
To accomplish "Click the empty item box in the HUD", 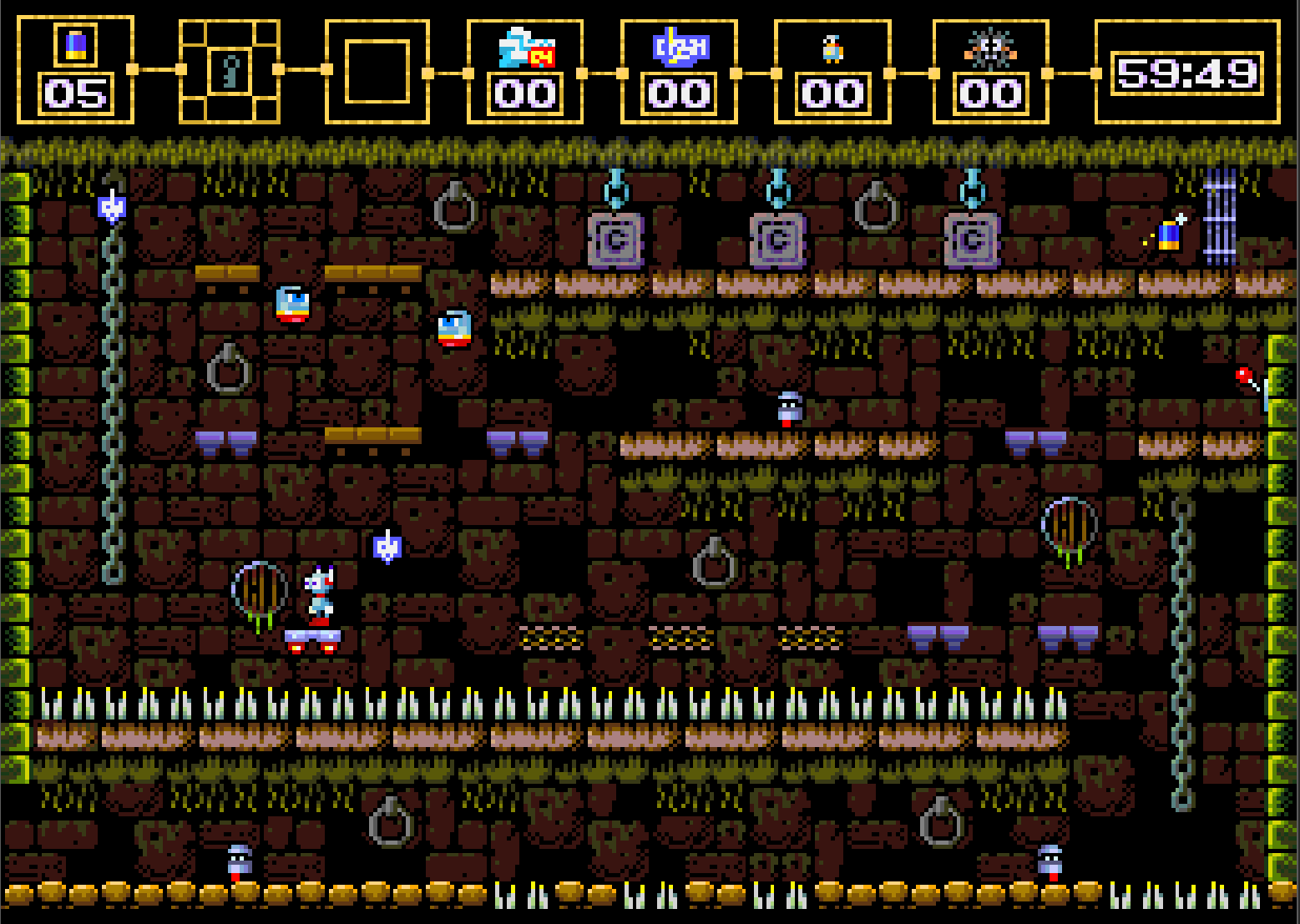I will [377, 71].
